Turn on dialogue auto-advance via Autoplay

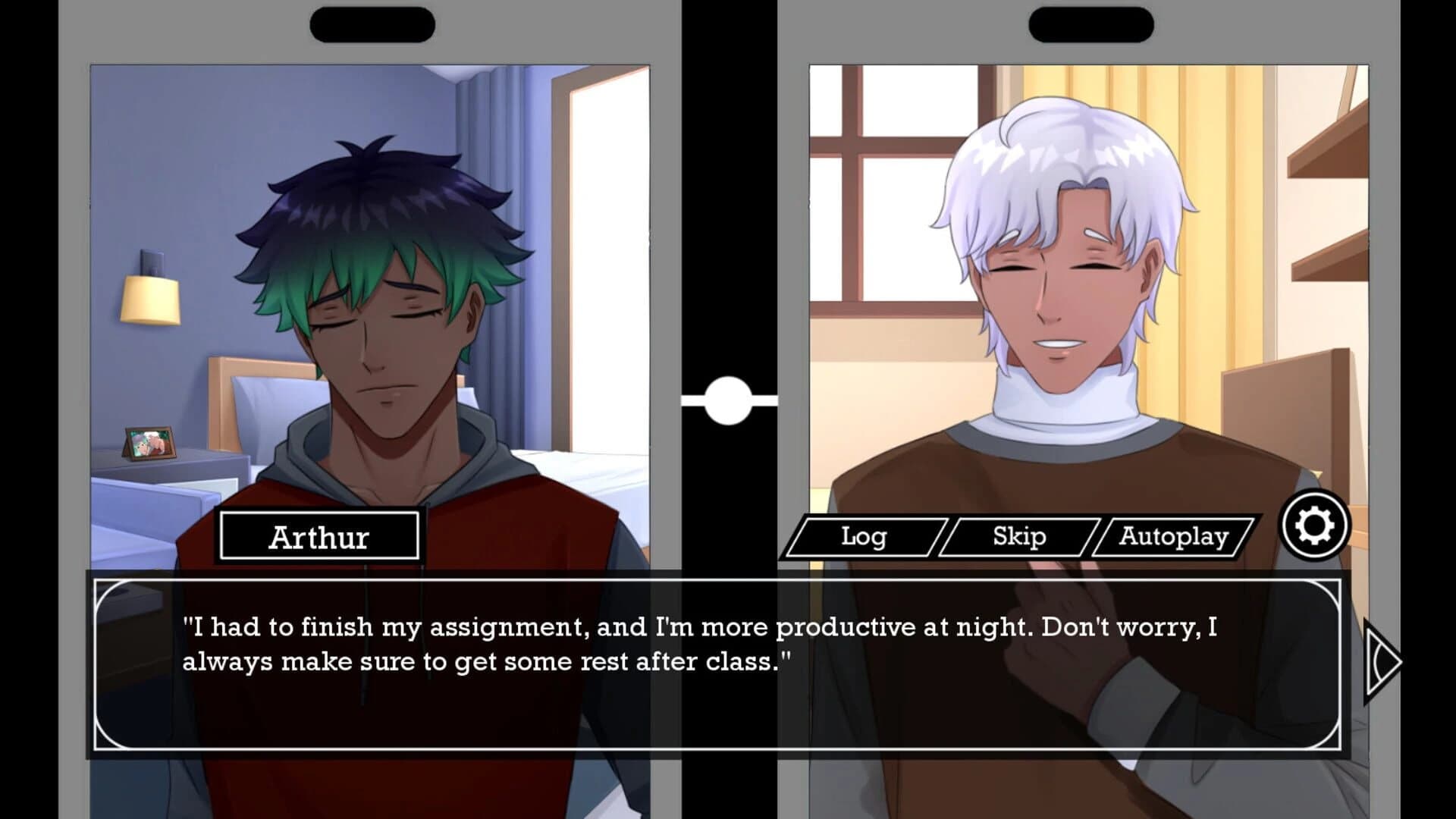(1175, 538)
